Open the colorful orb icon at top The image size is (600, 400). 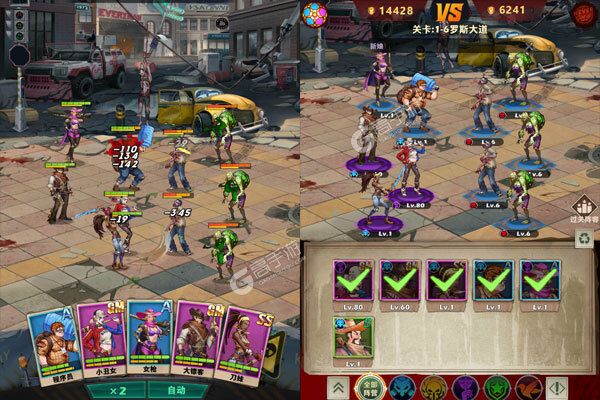pos(315,16)
